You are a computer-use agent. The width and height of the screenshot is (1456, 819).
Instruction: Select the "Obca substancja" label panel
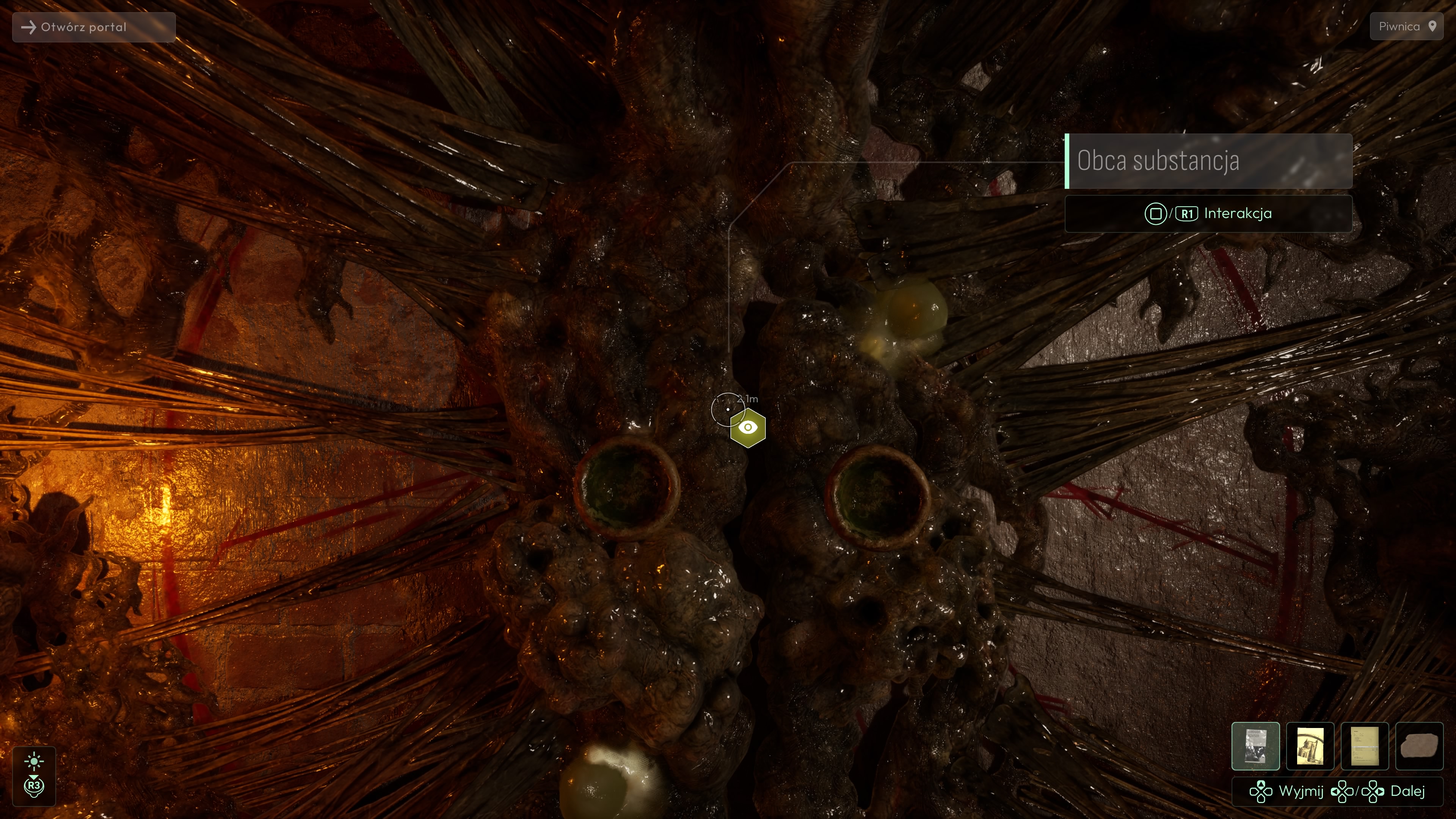tap(1208, 161)
